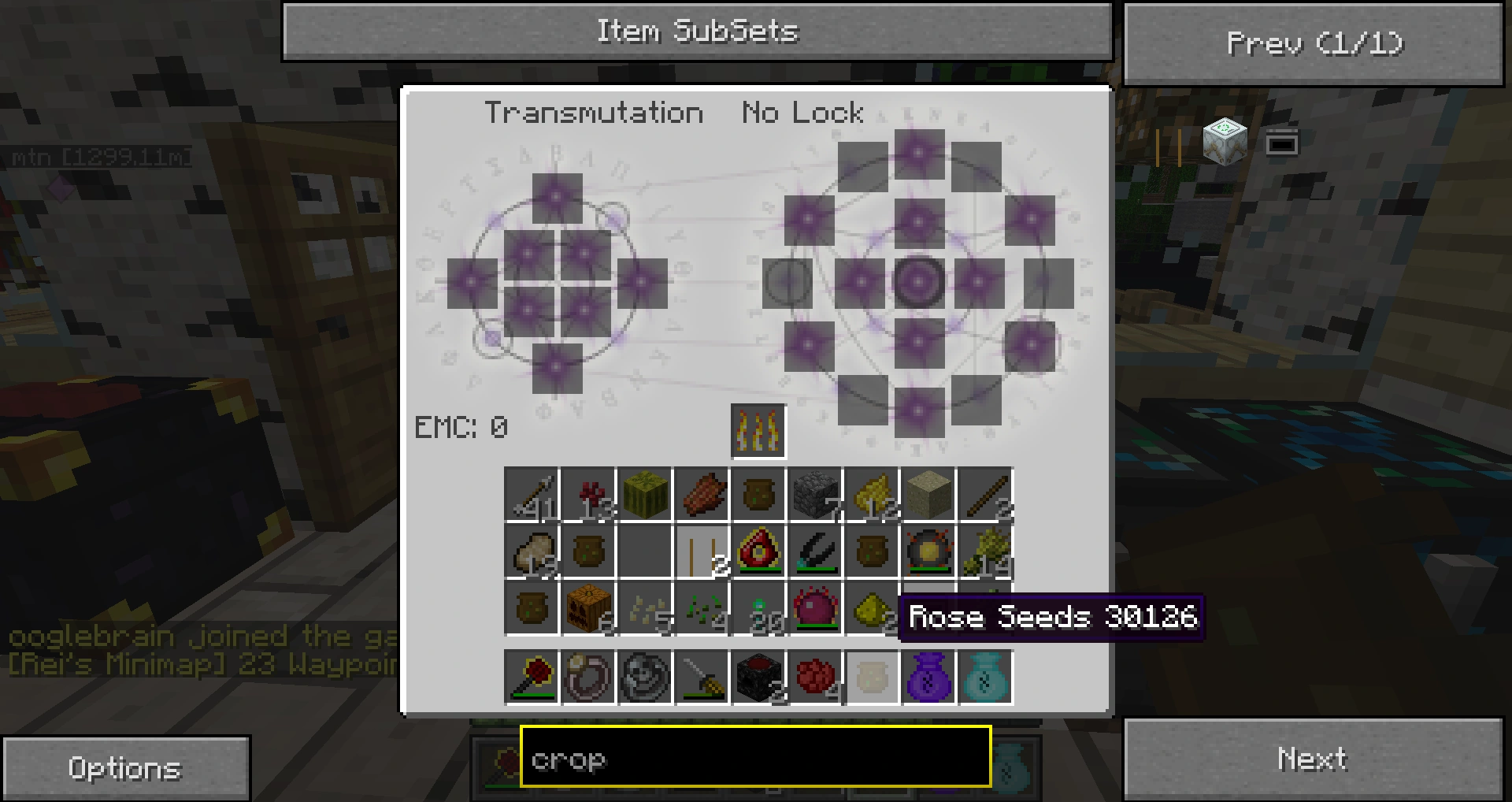Select the purple alchemy bag in hotbar
This screenshot has height=802, width=1512.
point(928,677)
